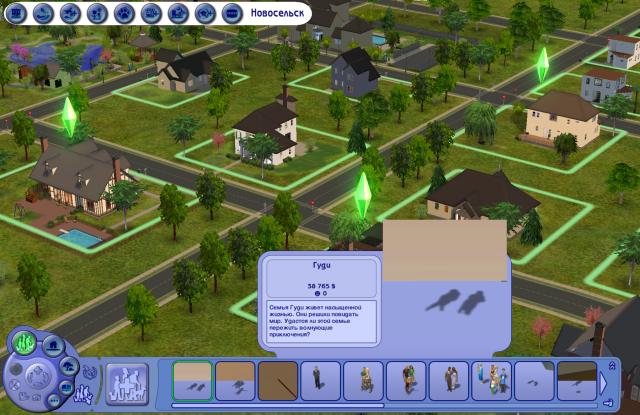Click the paw print icon in top bar
The height and width of the screenshot is (415, 640).
coord(124,13)
